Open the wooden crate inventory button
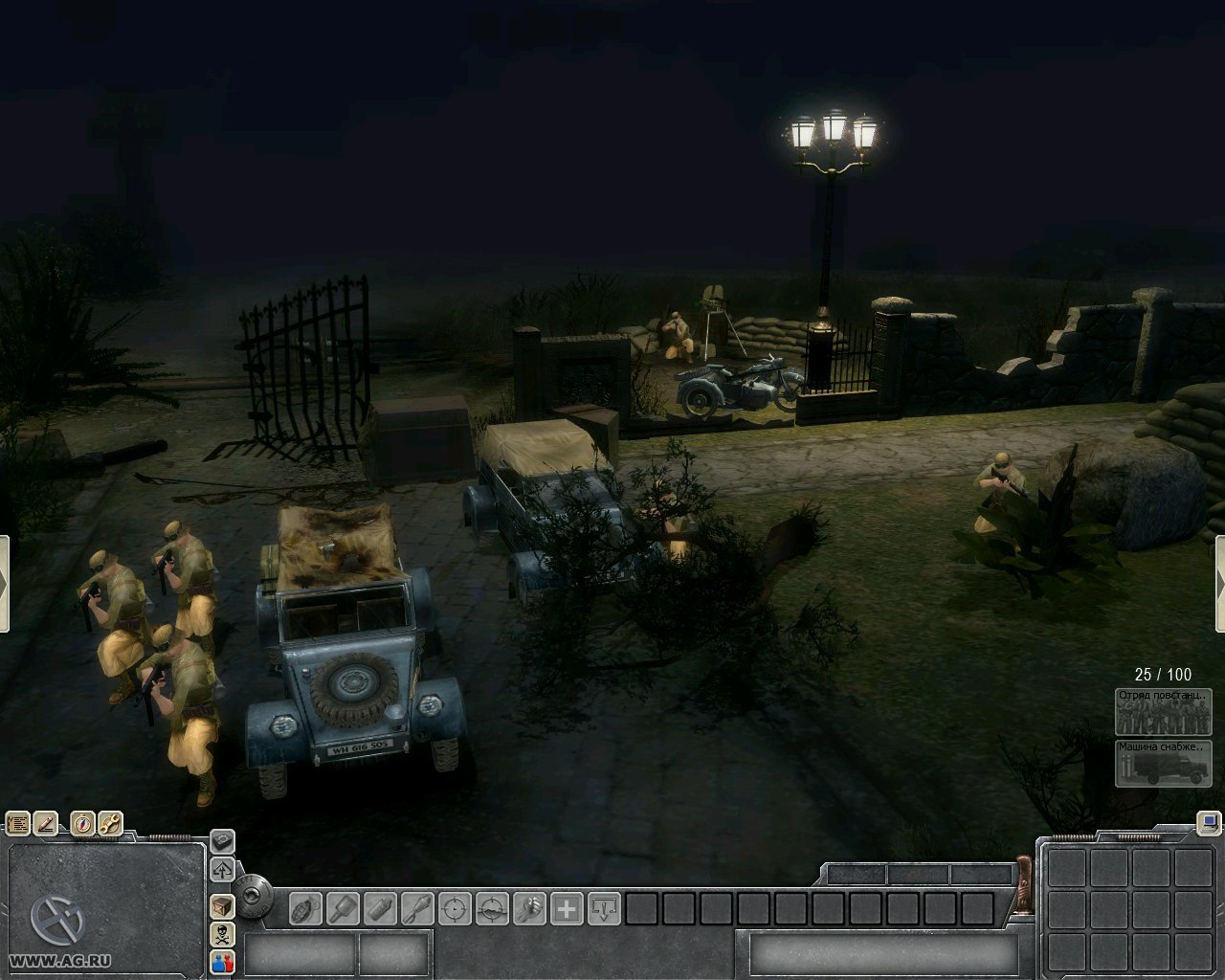 (x=222, y=905)
